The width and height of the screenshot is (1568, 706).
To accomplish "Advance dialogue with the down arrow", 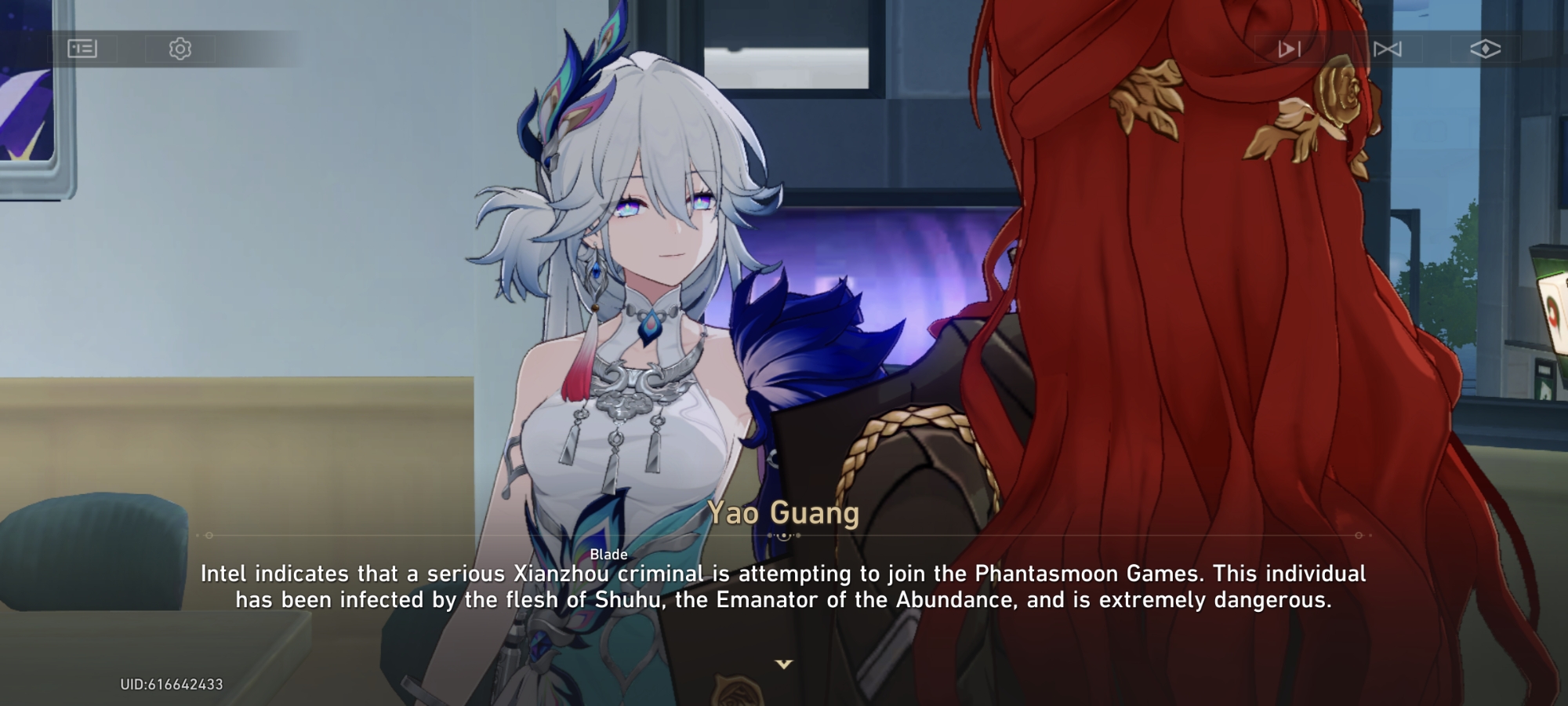I will tap(783, 664).
